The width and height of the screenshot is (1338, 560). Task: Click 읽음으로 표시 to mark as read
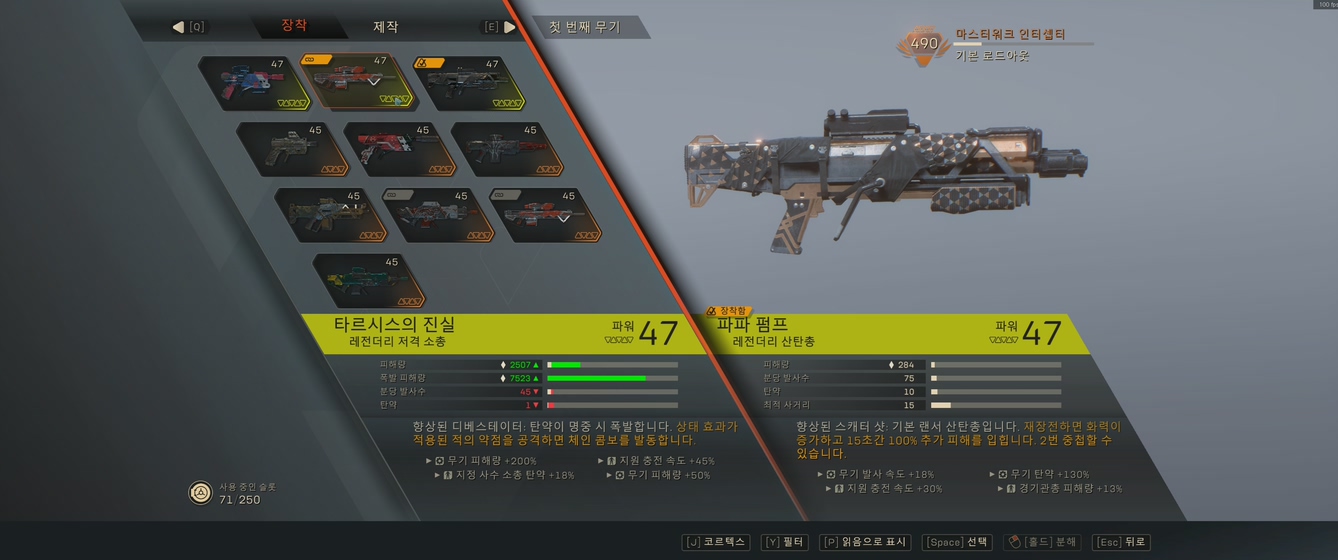tap(864, 542)
